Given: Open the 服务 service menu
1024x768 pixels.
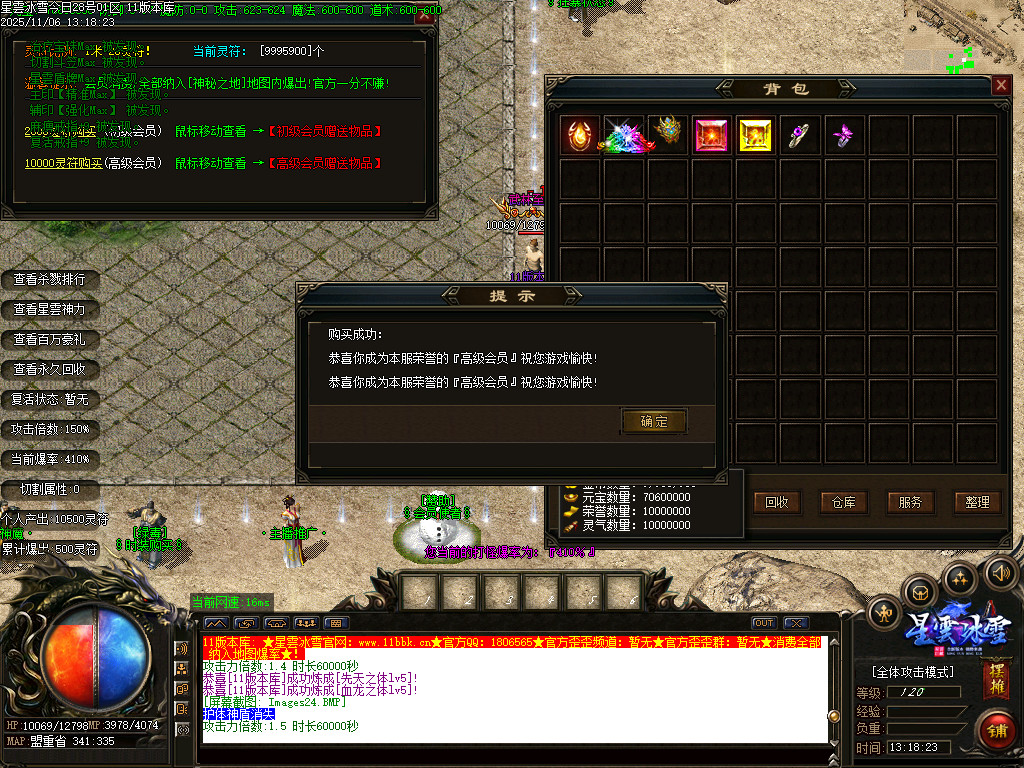Looking at the screenshot, I should tap(910, 502).
